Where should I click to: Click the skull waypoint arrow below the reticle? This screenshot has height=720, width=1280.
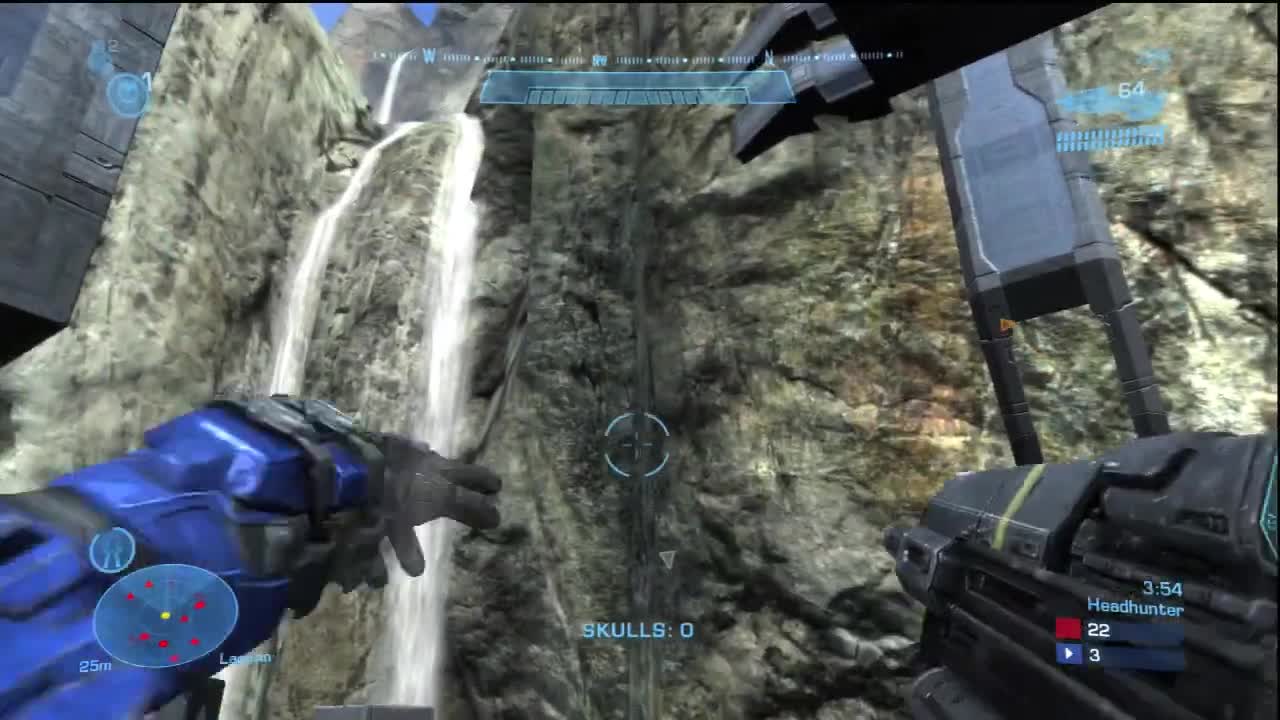[x=666, y=560]
